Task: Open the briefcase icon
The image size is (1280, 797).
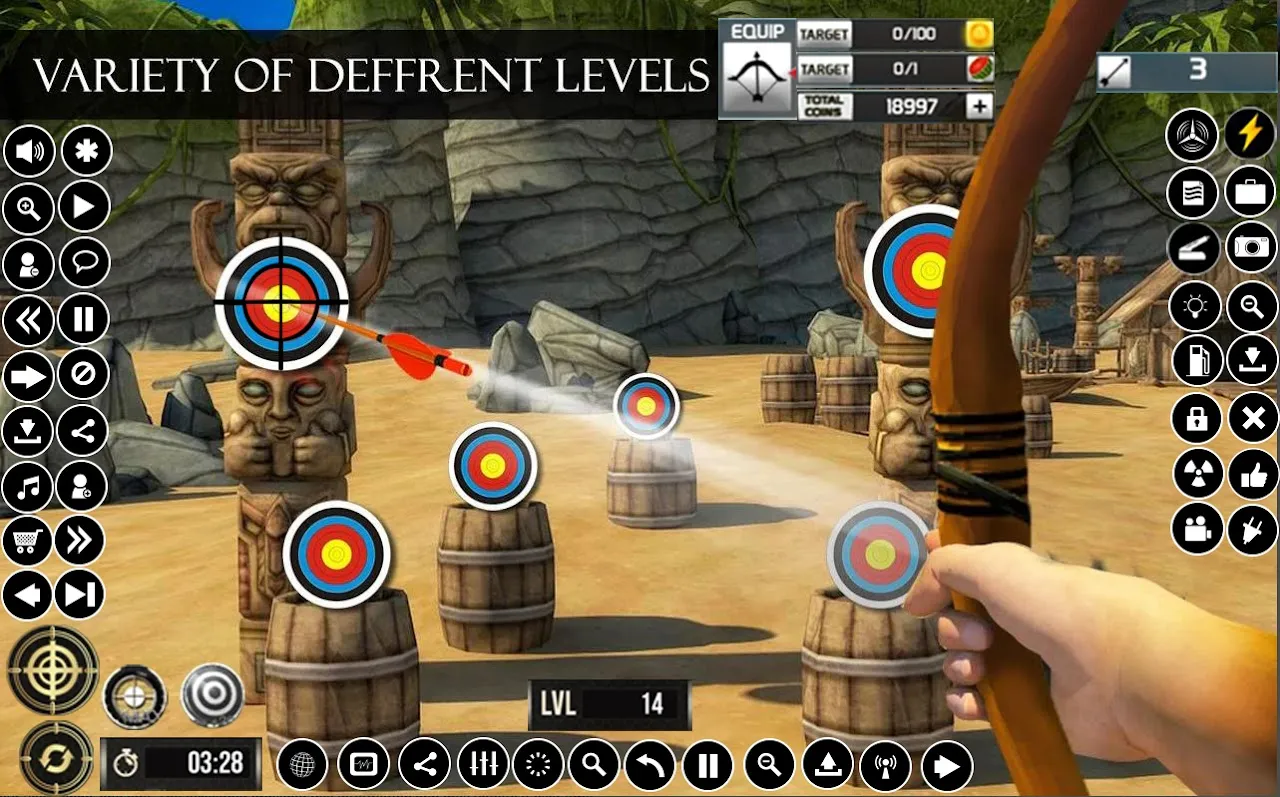Action: point(1251,192)
